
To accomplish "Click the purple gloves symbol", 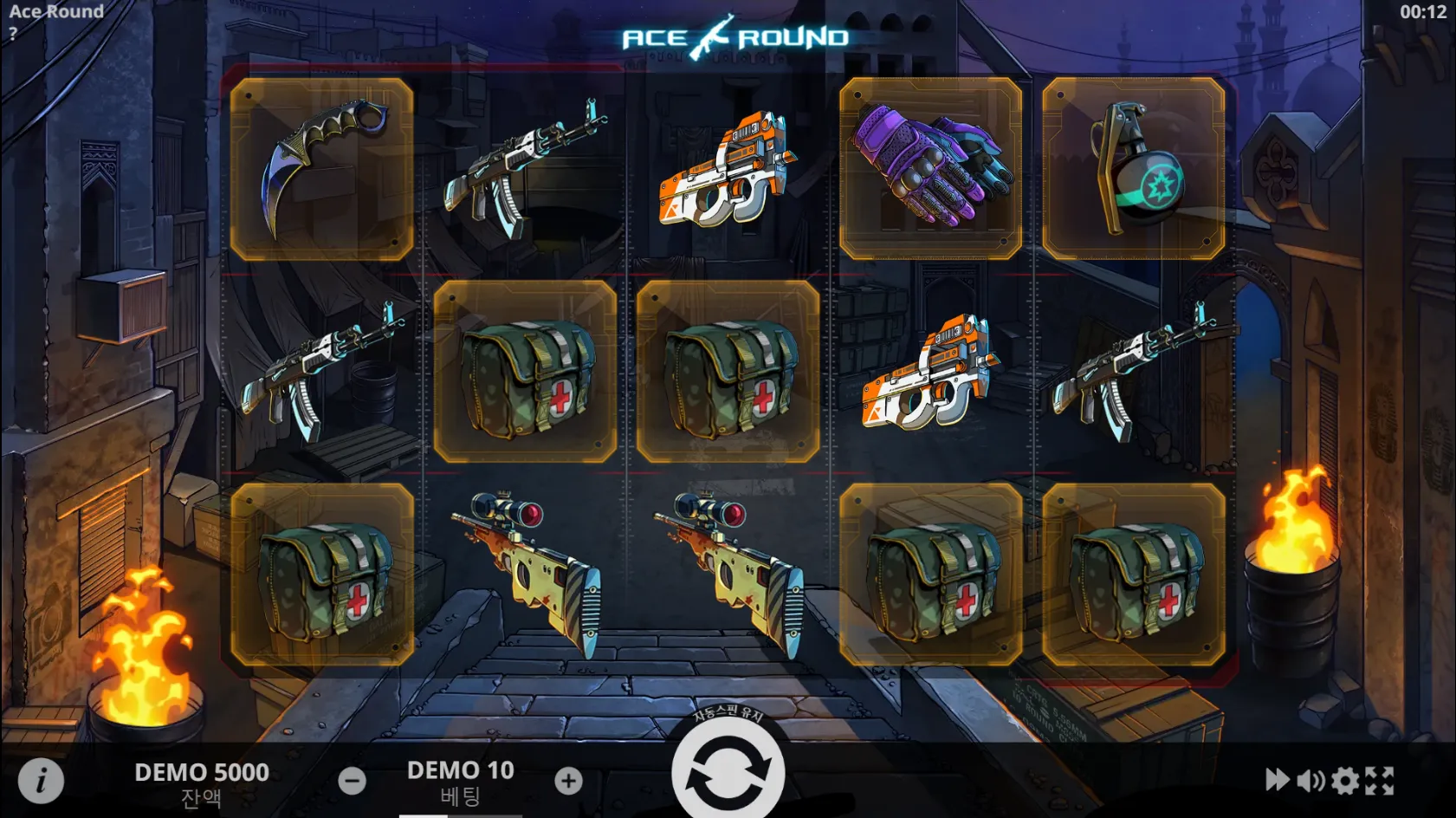I will 929,165.
